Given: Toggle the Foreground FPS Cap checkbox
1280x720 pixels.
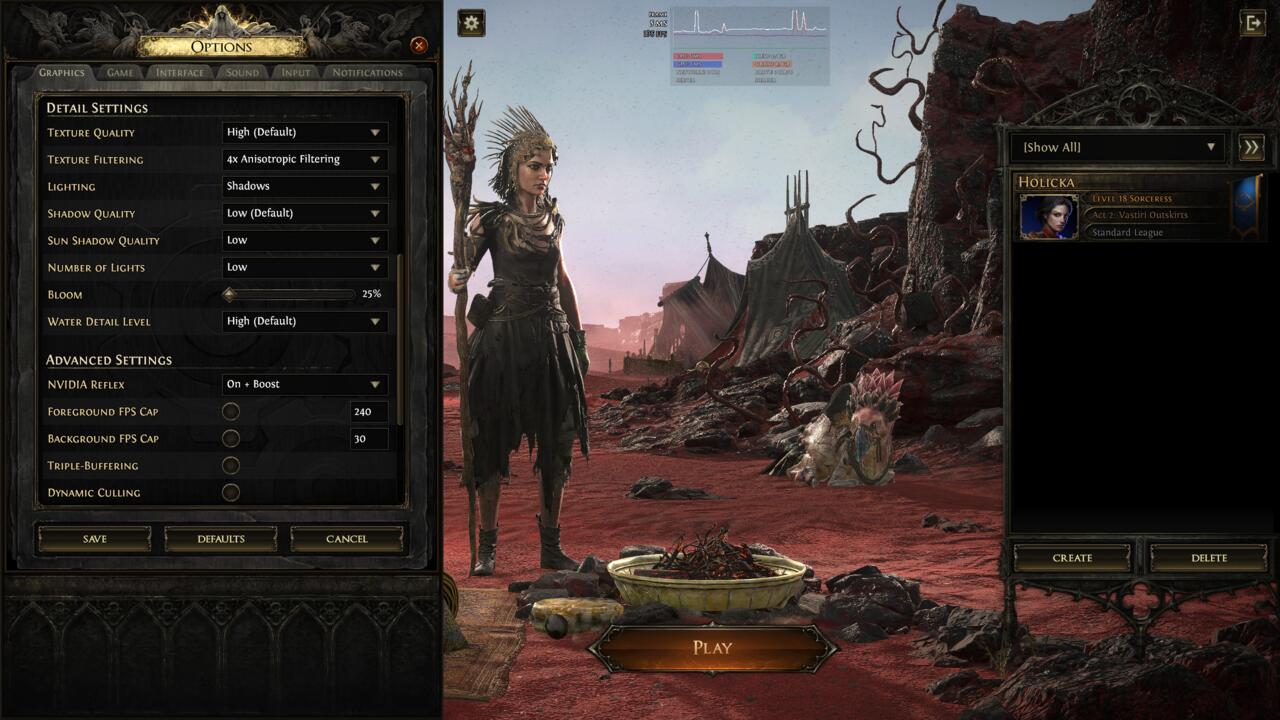Looking at the screenshot, I should tap(231, 411).
